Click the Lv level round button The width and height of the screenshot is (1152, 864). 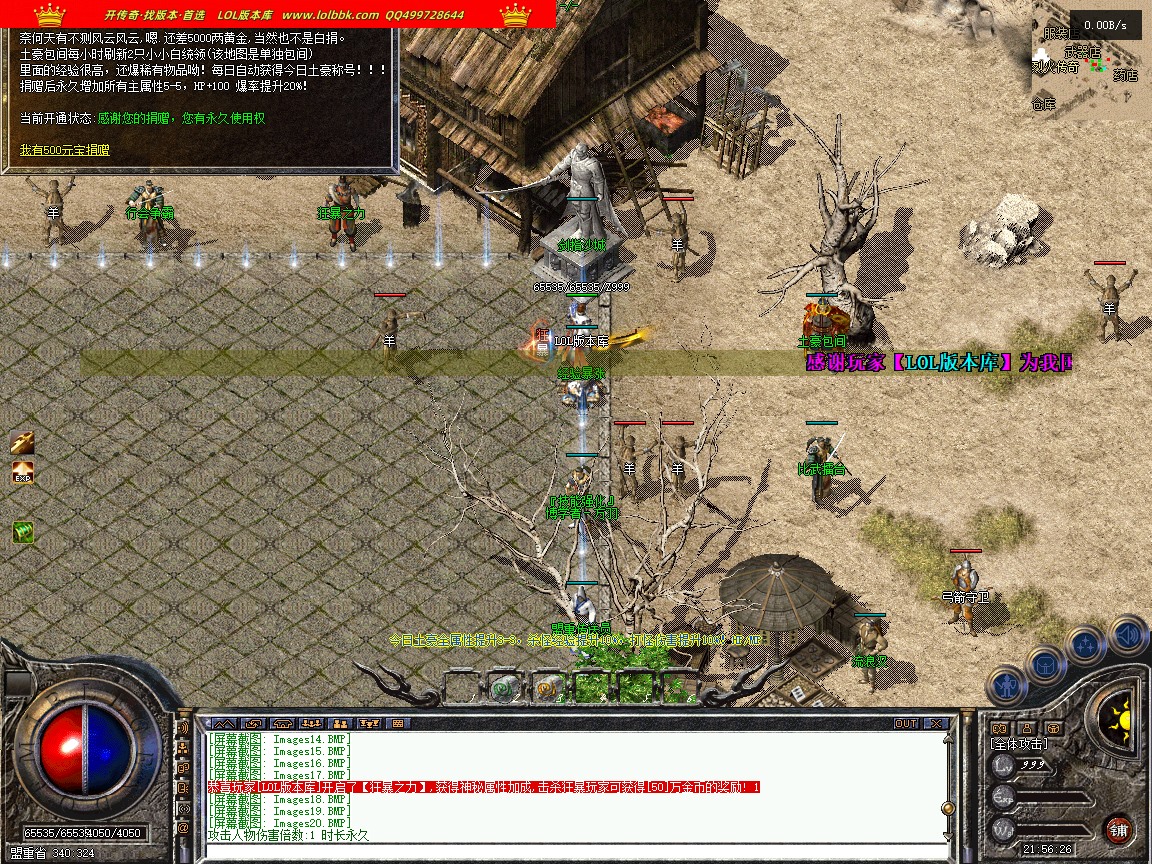1003,765
